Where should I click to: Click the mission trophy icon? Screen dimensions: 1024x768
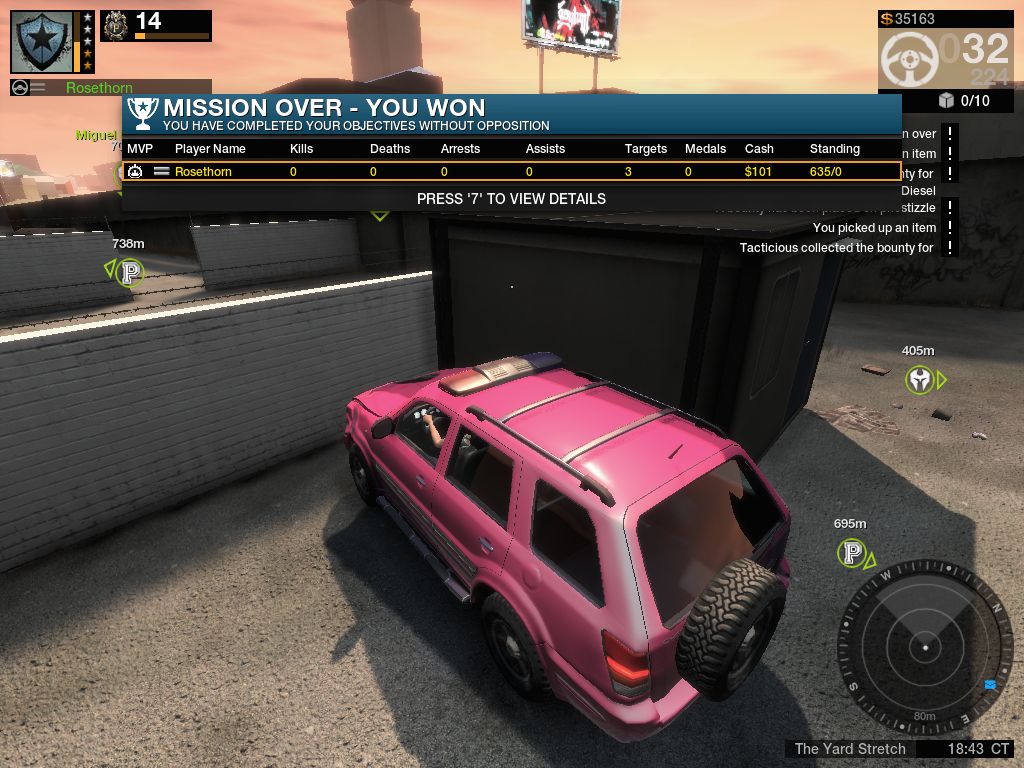[x=143, y=113]
